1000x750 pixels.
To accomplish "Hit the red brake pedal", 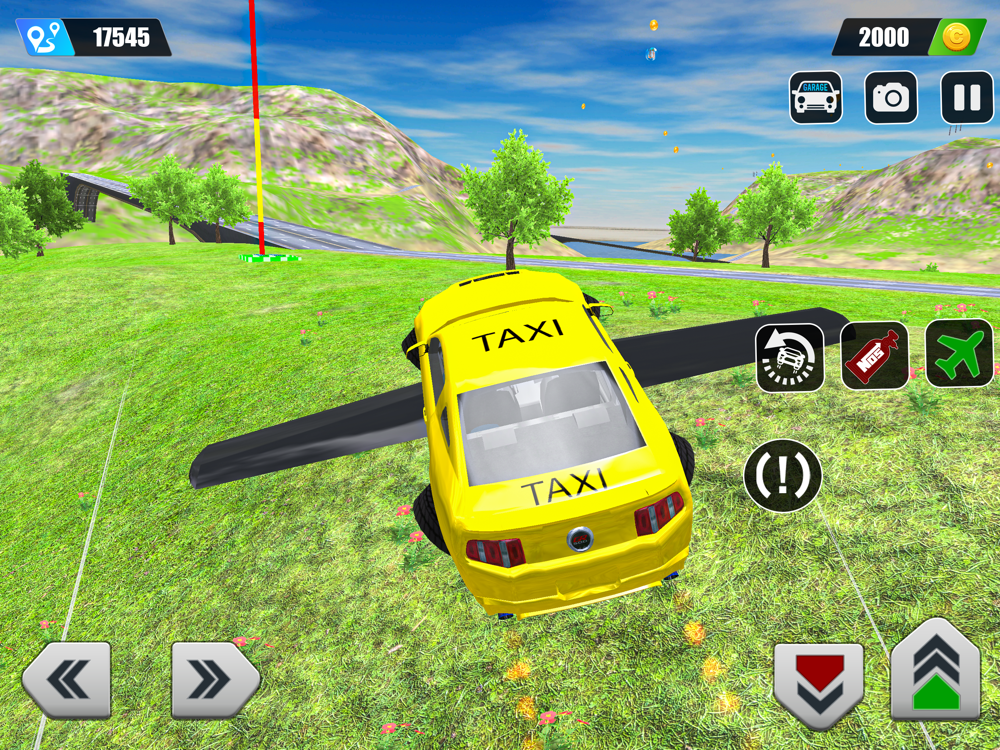I will [818, 684].
